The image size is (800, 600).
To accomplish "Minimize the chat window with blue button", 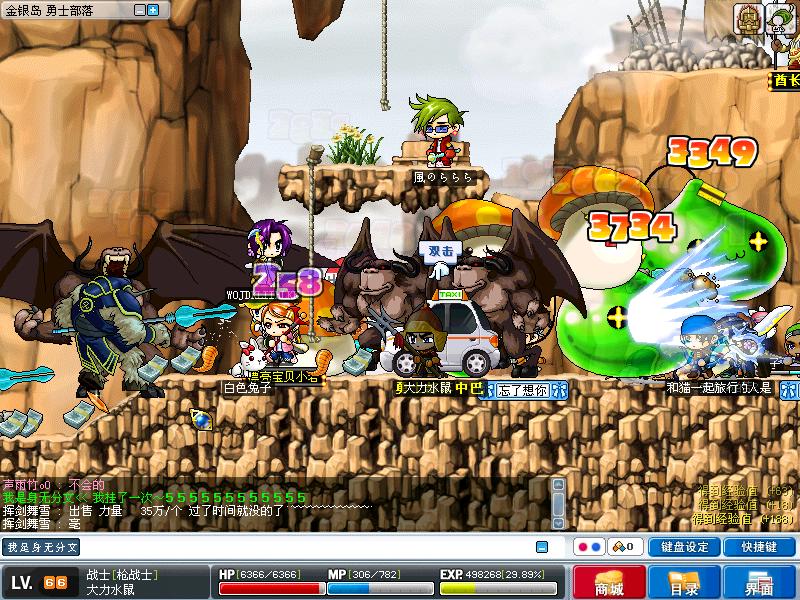I will click(x=542, y=547).
